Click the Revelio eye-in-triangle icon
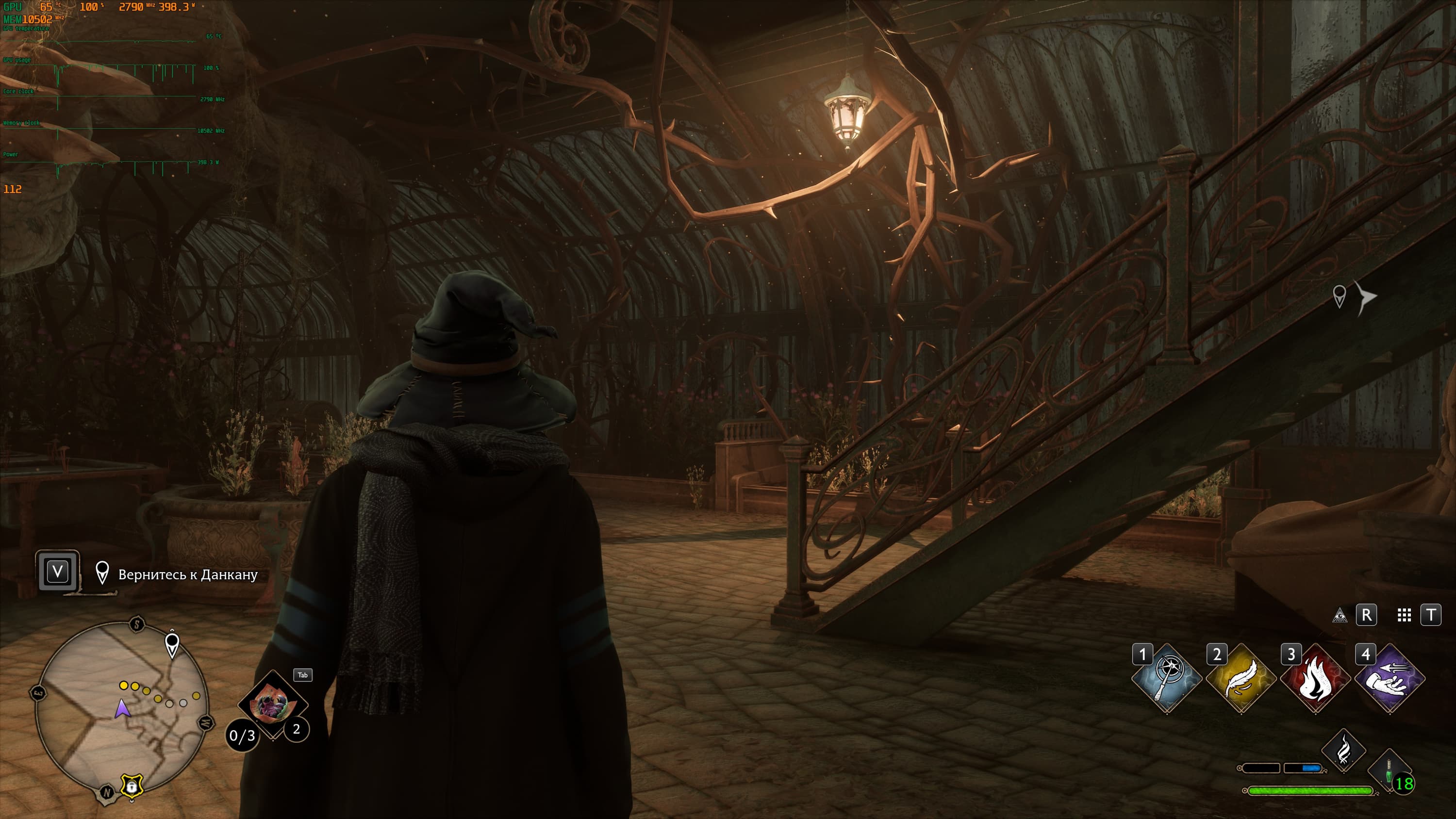 [1340, 615]
